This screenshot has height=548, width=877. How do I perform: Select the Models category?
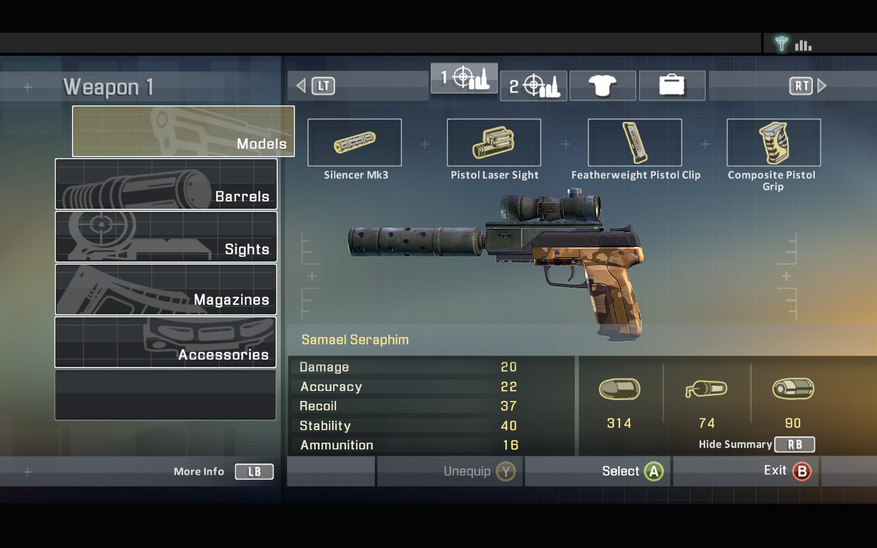[x=183, y=131]
